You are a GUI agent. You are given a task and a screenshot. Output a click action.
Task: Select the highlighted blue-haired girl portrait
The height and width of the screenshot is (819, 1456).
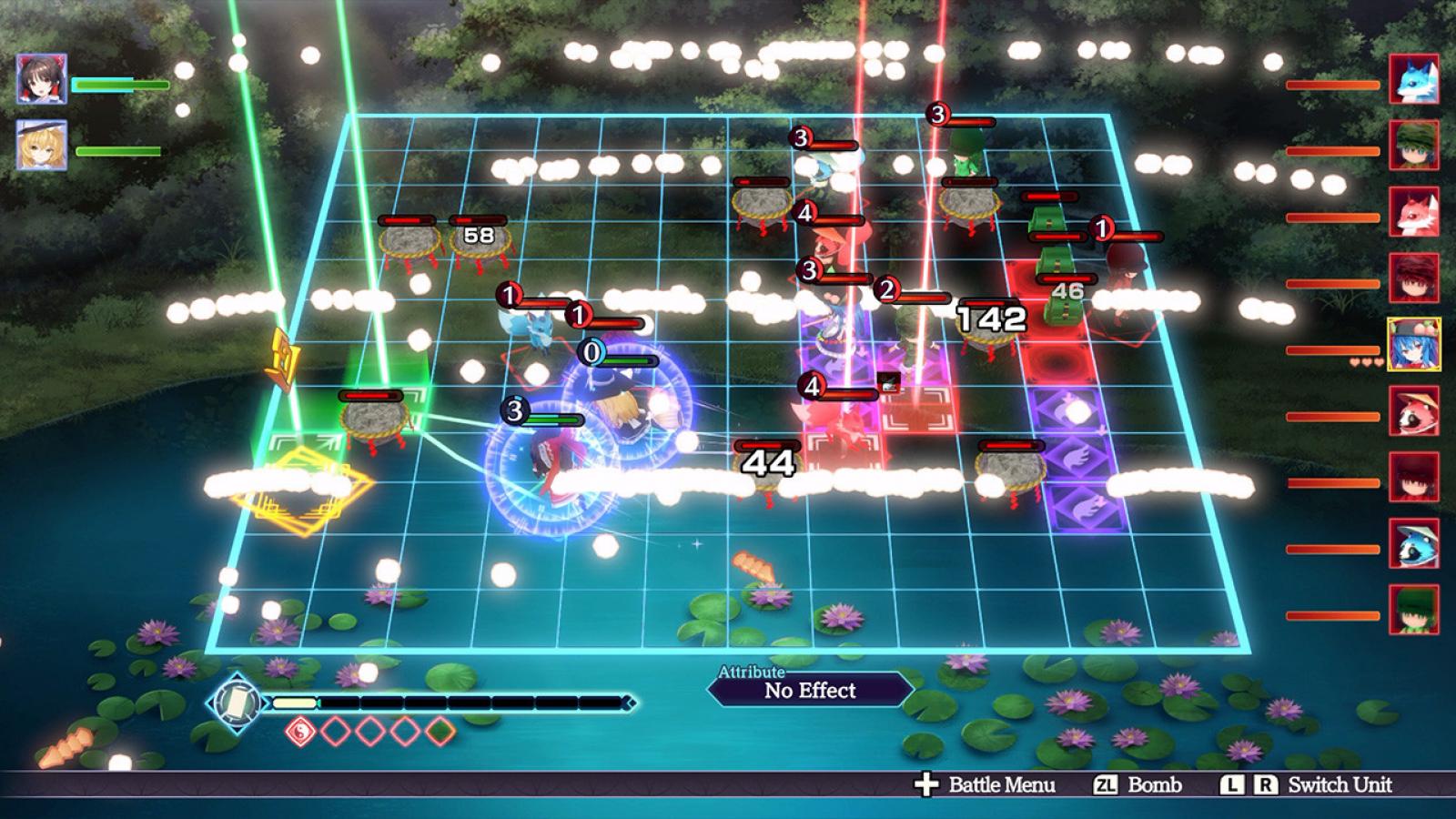[x=1413, y=345]
